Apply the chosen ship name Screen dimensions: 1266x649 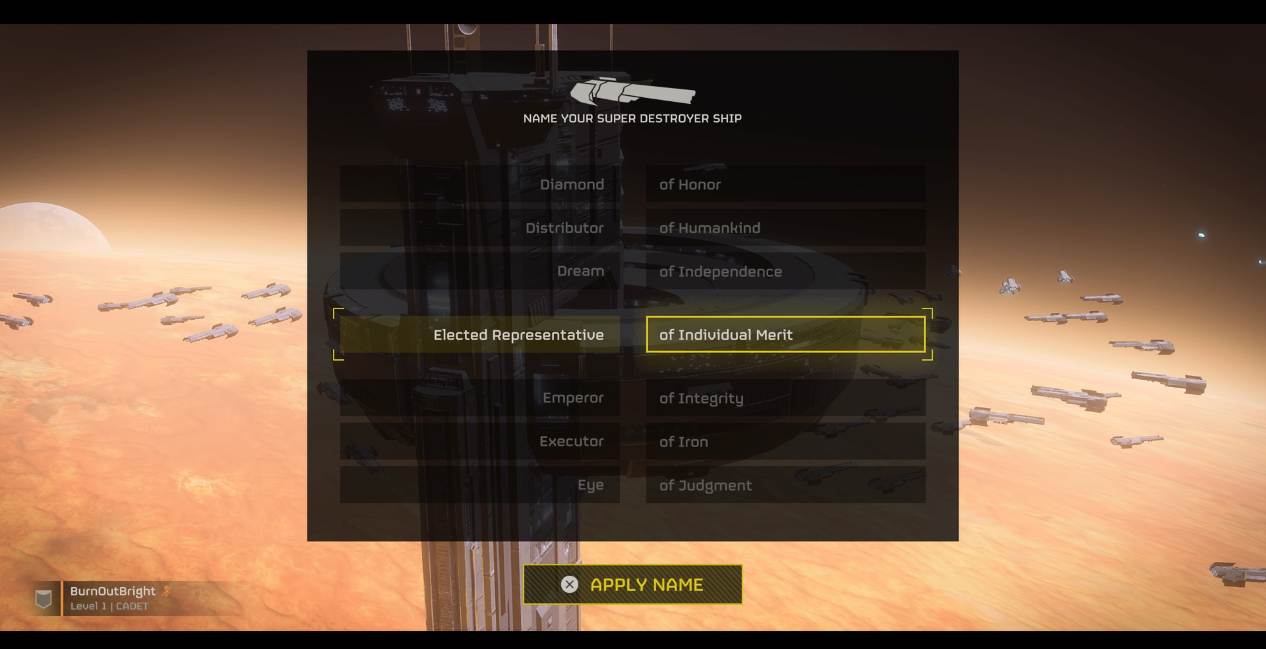tap(632, 585)
